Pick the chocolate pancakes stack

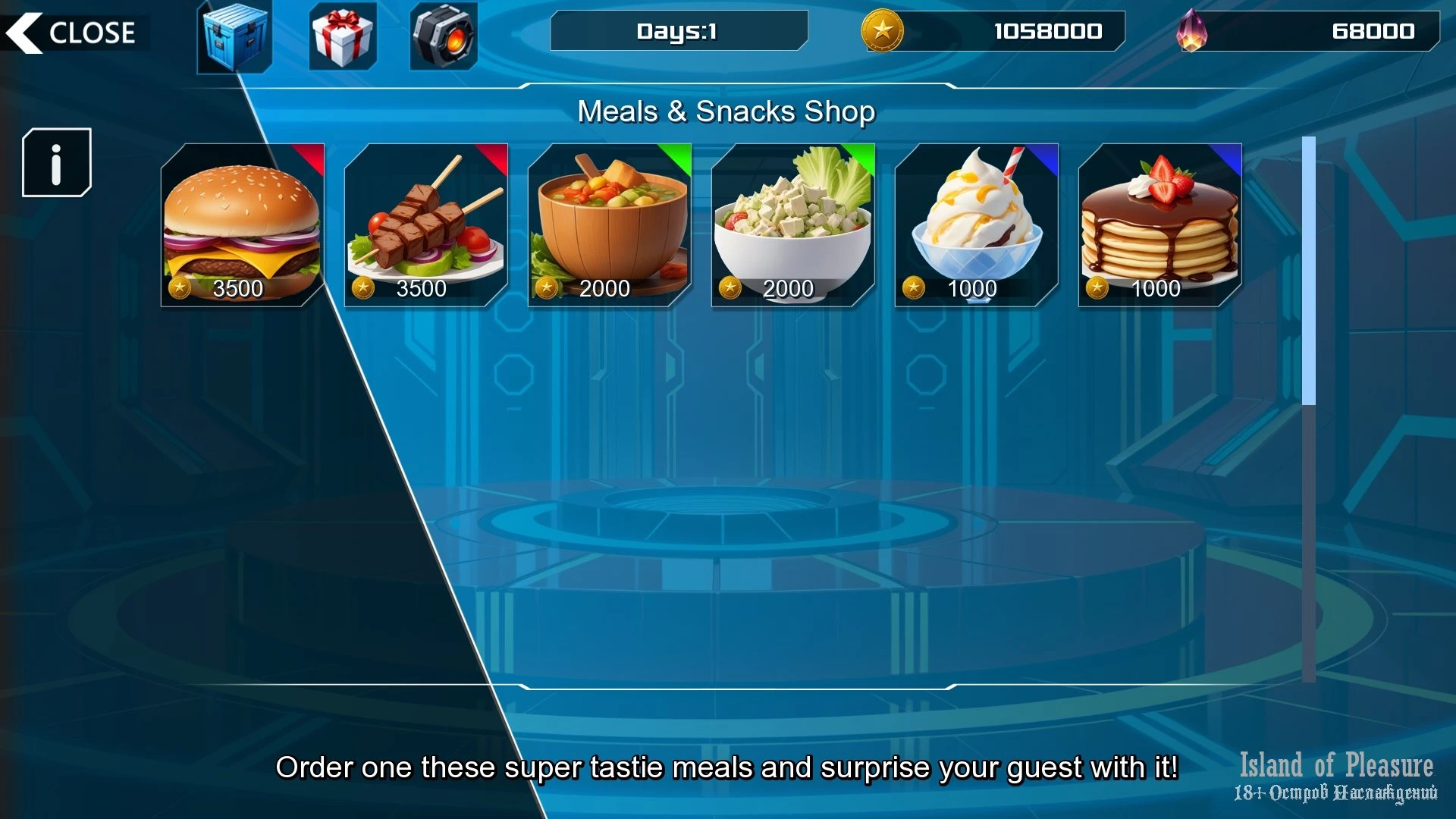click(1160, 225)
